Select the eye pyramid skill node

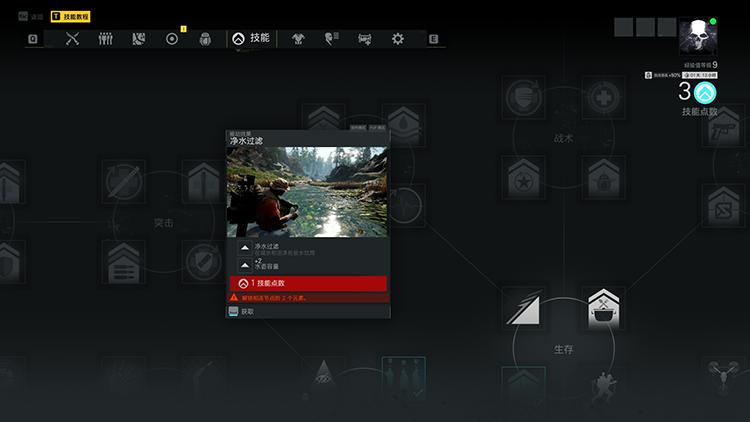323,374
